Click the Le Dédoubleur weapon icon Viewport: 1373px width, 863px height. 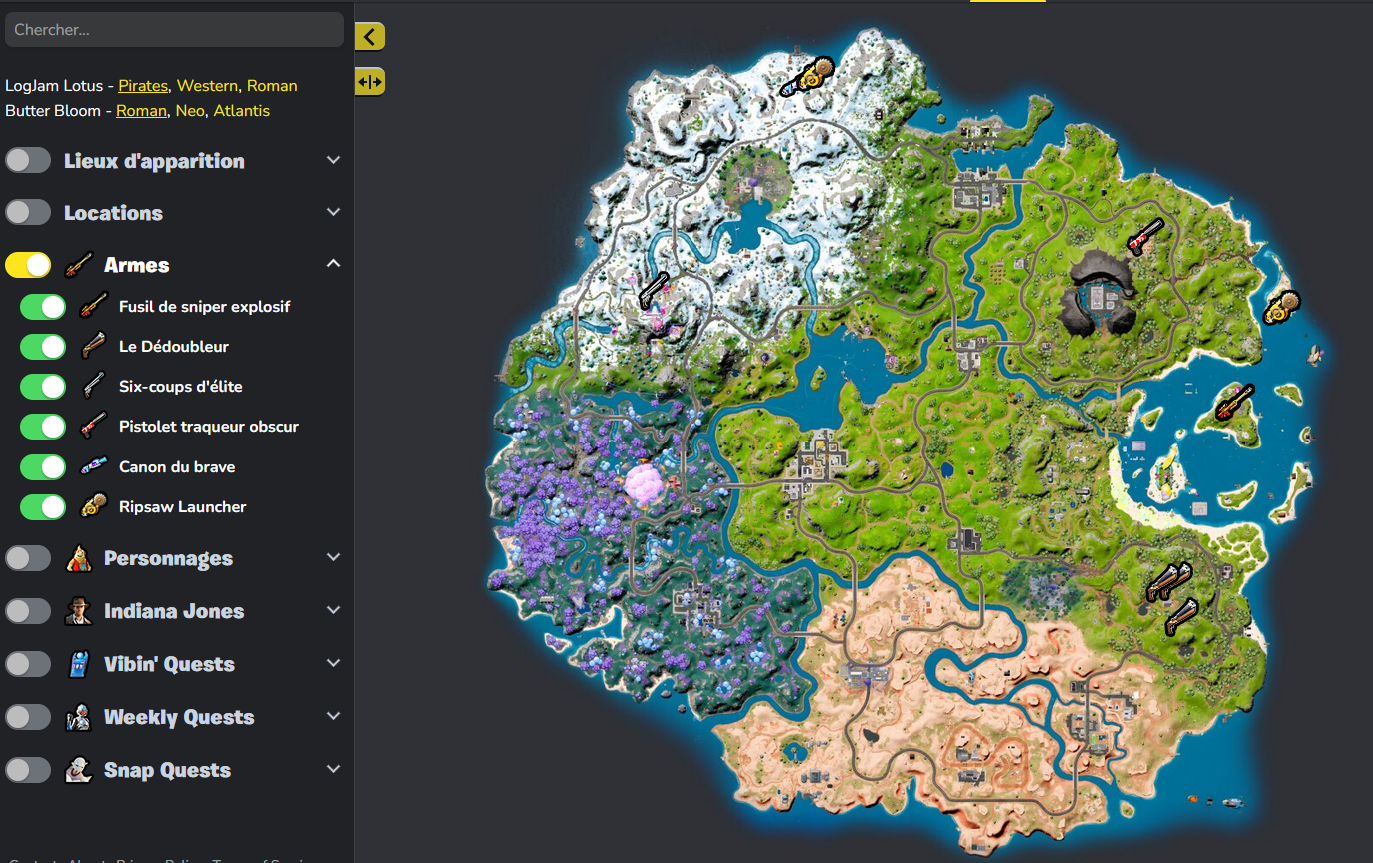point(93,347)
